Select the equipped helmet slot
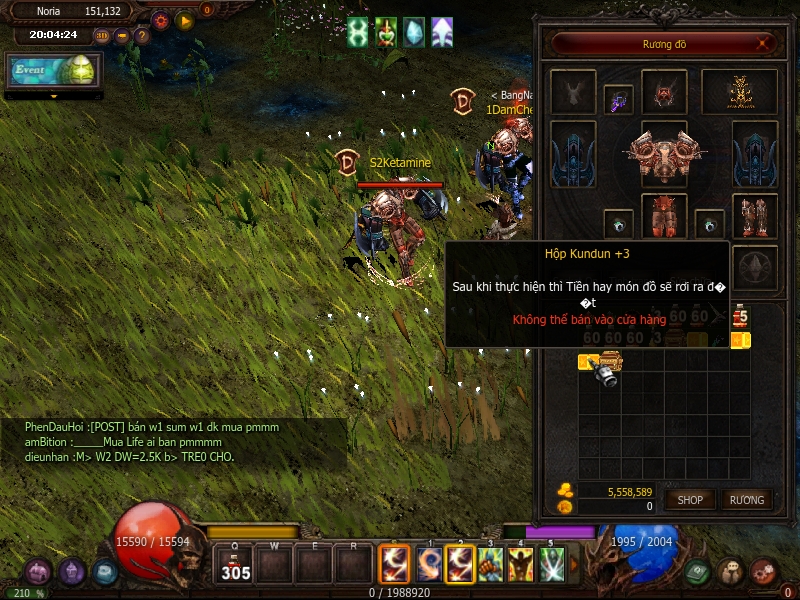The width and height of the screenshot is (800, 600). (x=664, y=92)
